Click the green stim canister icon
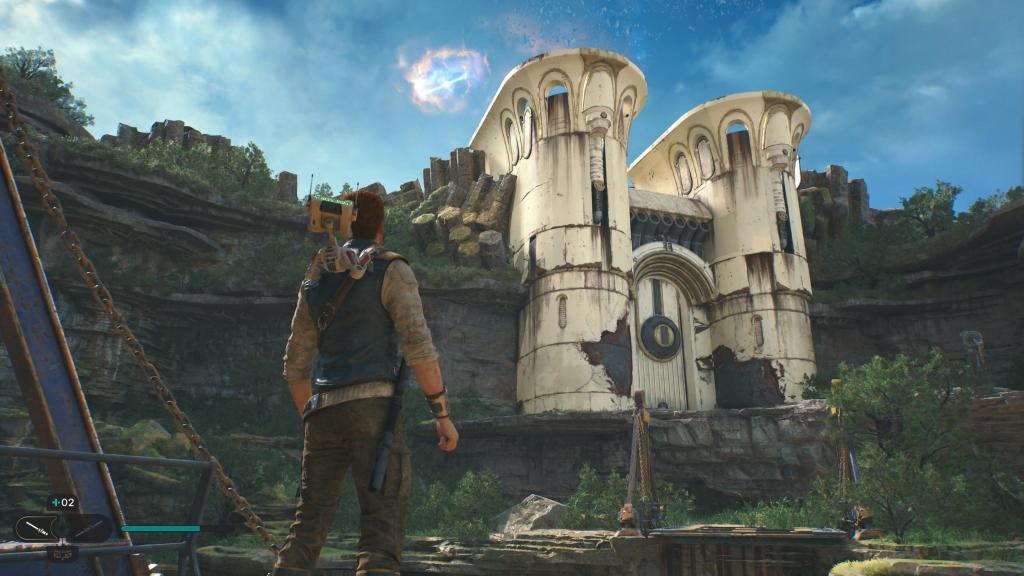This screenshot has height=576, width=1024. [x=56, y=502]
